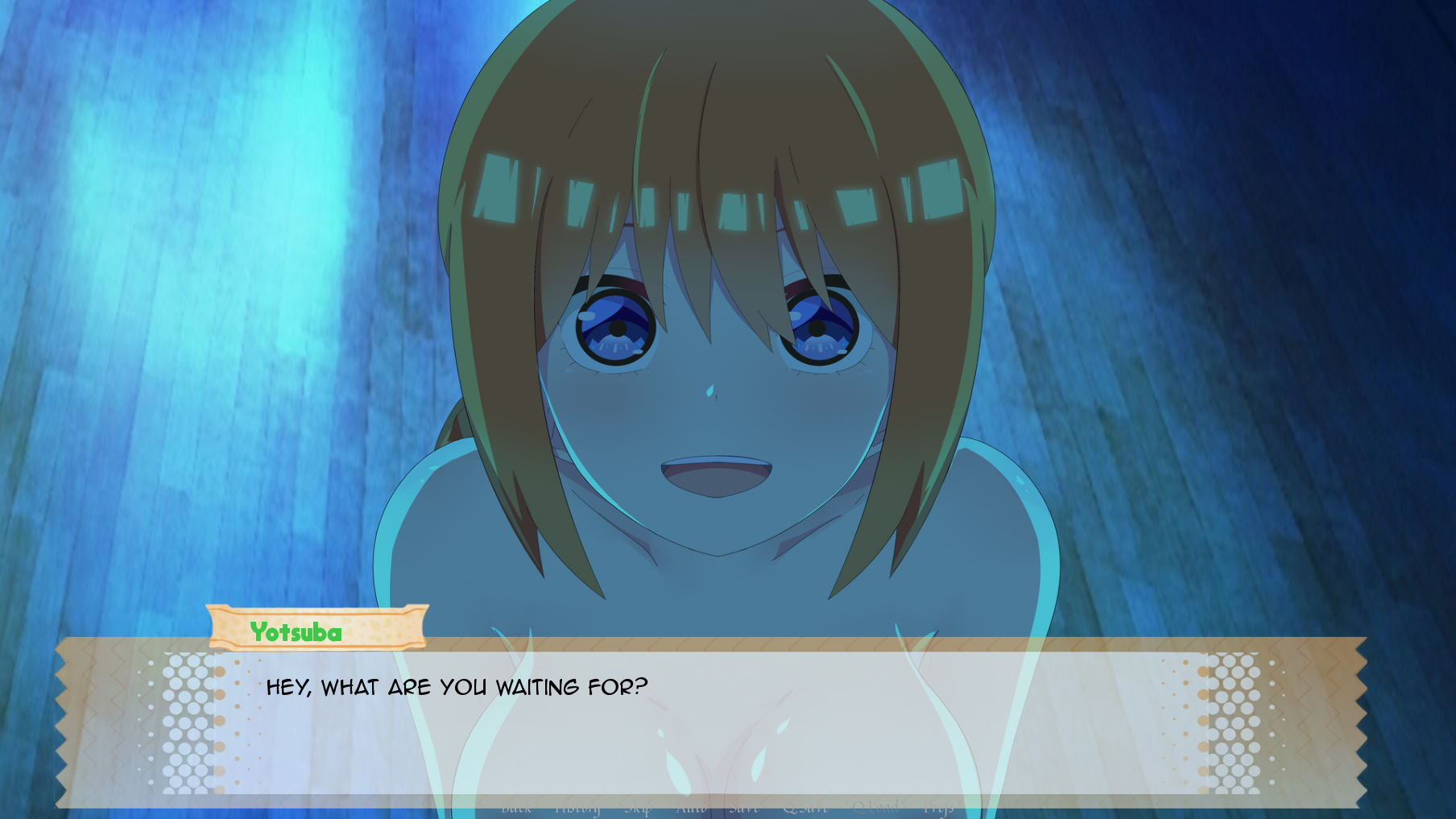
Task: Click Q.Save to quick save
Action: 805,808
